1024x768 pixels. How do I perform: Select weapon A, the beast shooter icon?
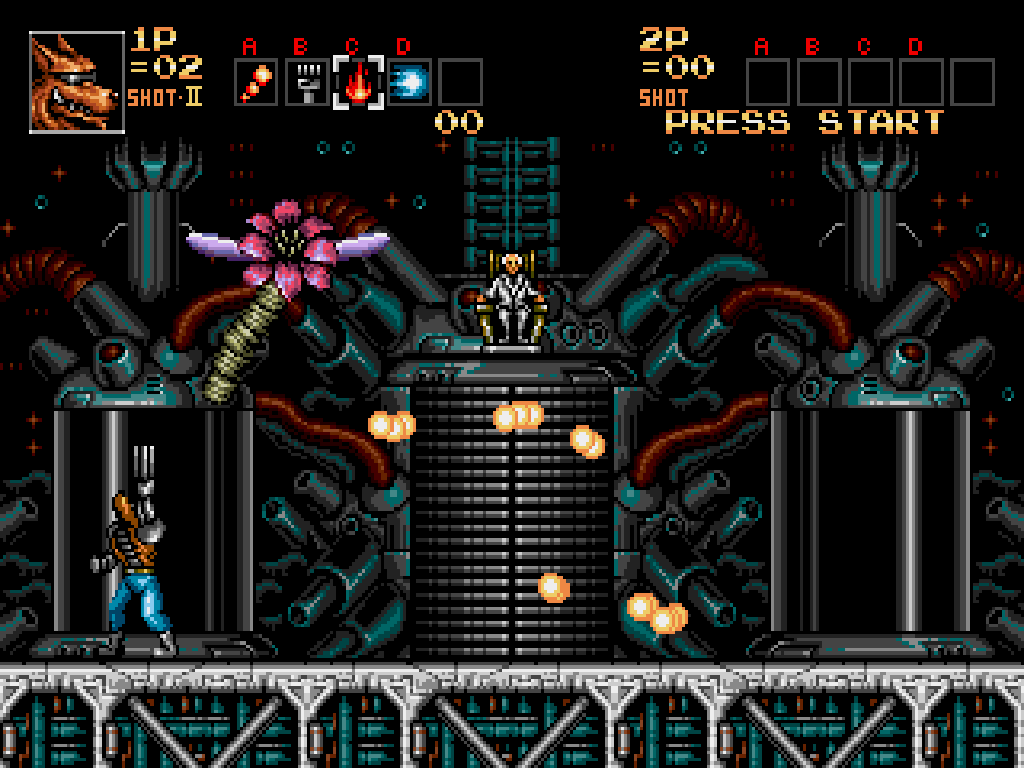(x=255, y=82)
